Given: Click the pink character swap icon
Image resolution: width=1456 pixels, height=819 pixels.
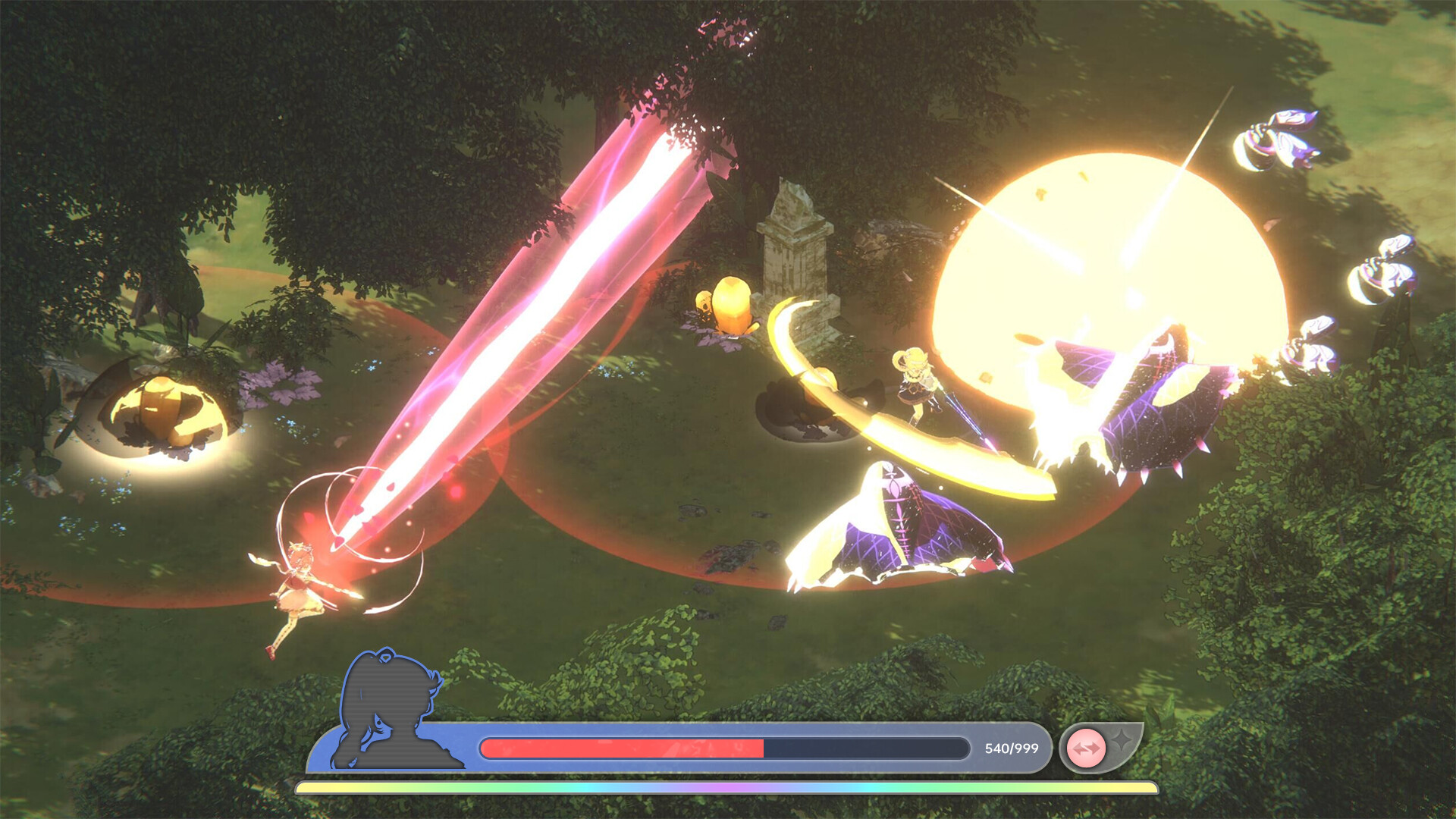Looking at the screenshot, I should pos(1086,748).
